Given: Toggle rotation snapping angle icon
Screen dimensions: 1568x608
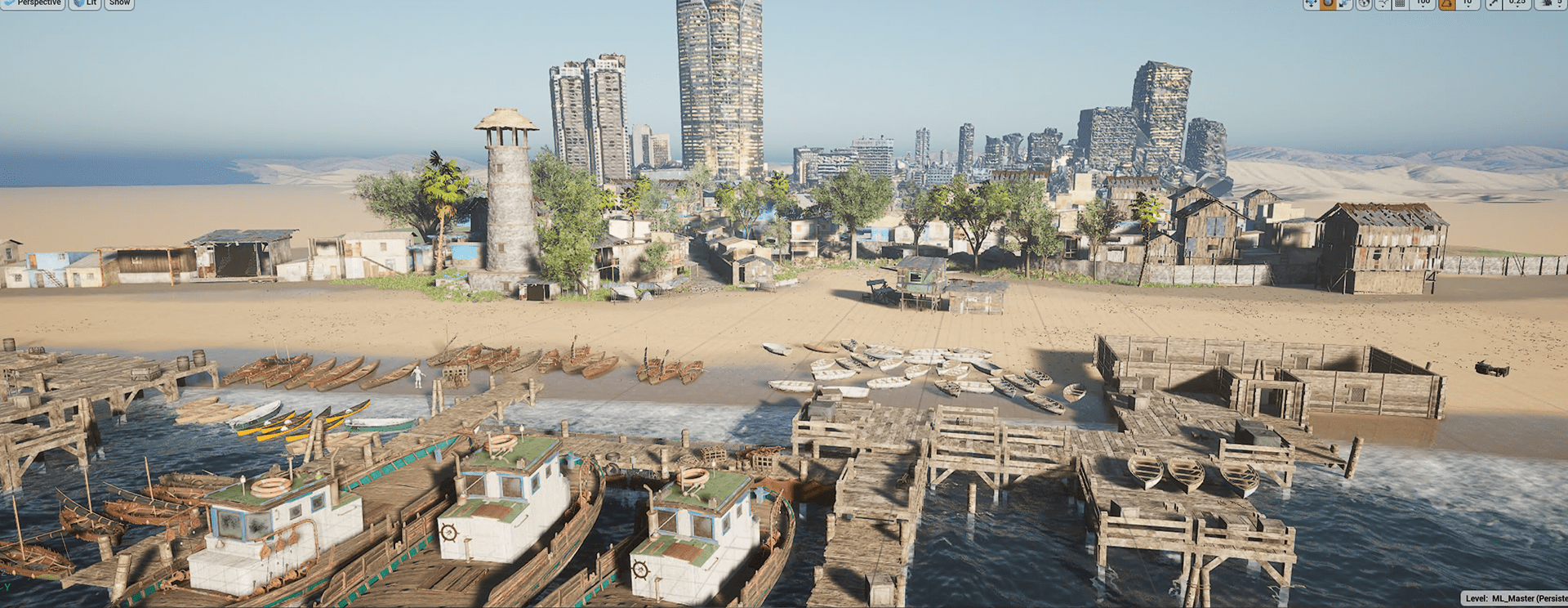Looking at the screenshot, I should click(1446, 3).
